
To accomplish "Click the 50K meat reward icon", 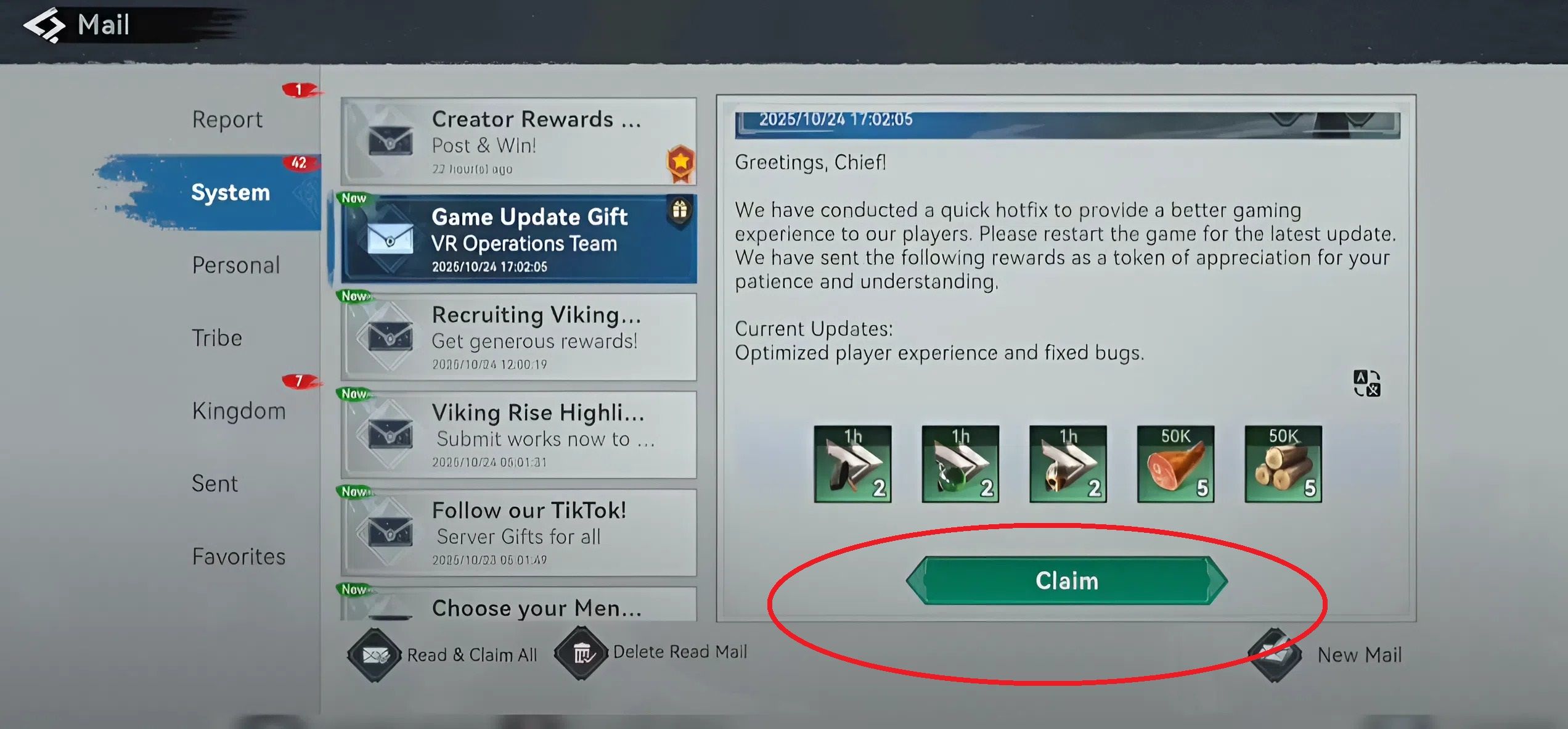I will [1176, 463].
